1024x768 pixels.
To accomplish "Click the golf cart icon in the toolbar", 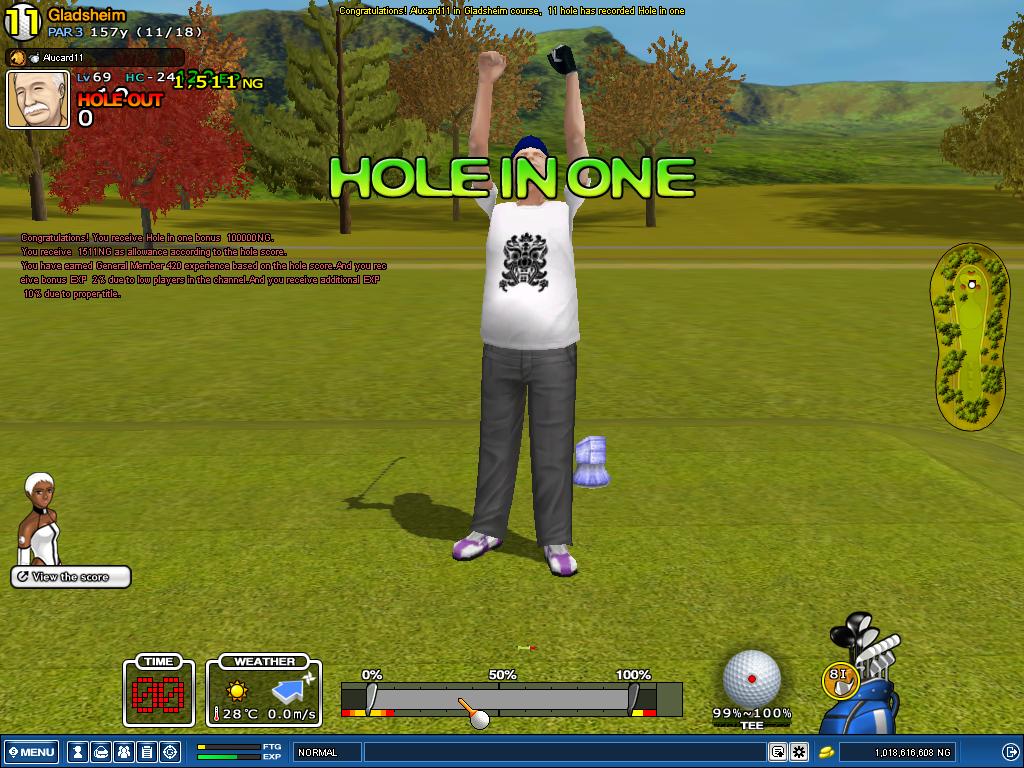I will point(100,752).
